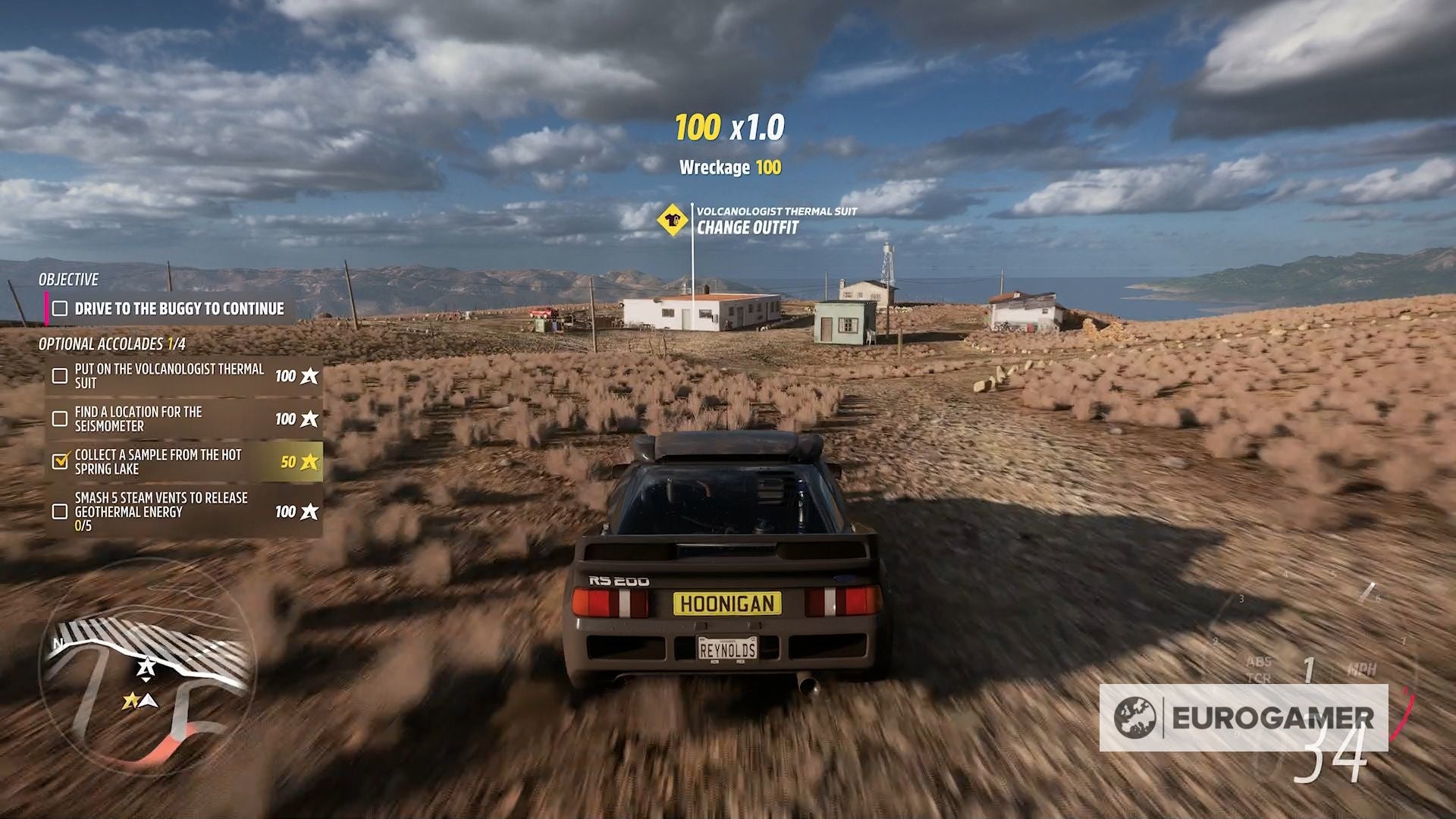Click the yellow star beside the 50-point accolade
The height and width of the screenshot is (819, 1456).
pos(310,461)
